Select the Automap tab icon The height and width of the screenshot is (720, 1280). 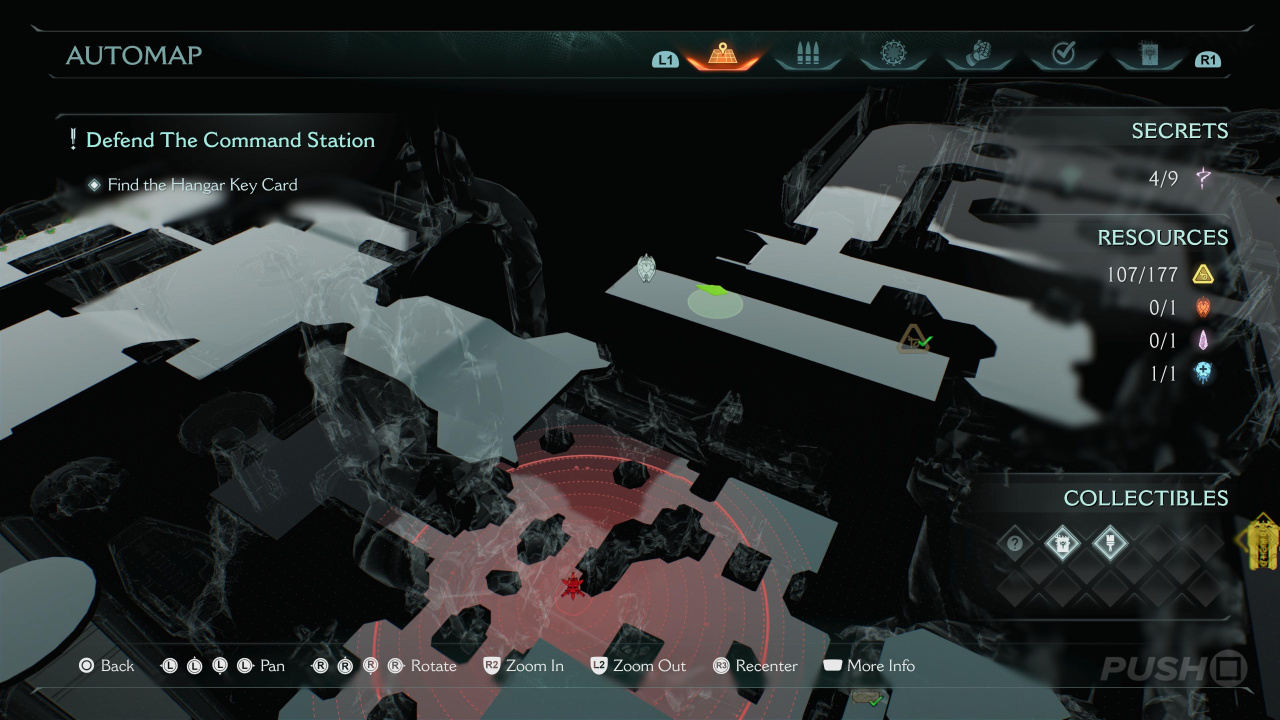723,55
